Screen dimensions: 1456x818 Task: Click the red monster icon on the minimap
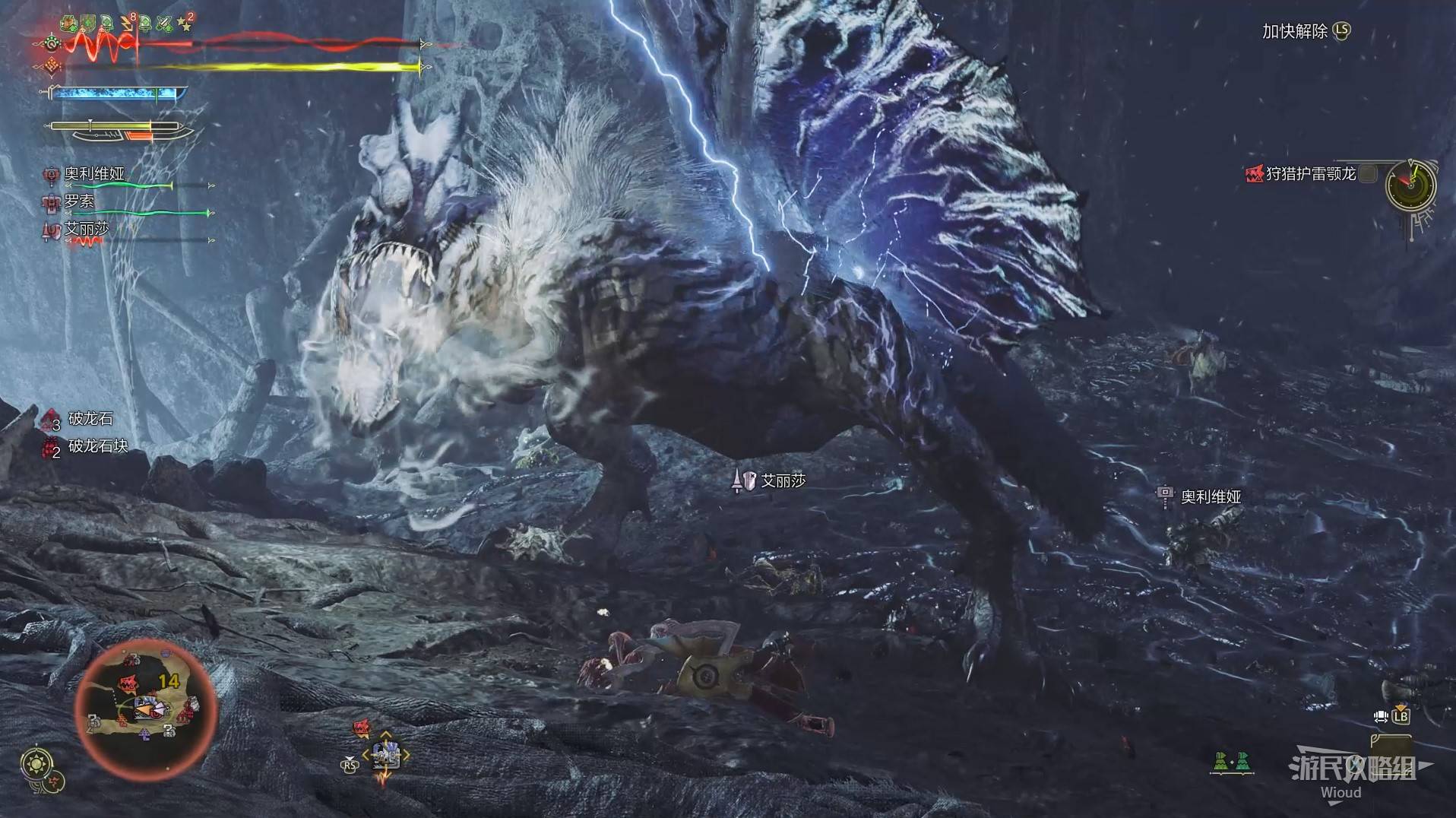pyautogui.click(x=127, y=685)
